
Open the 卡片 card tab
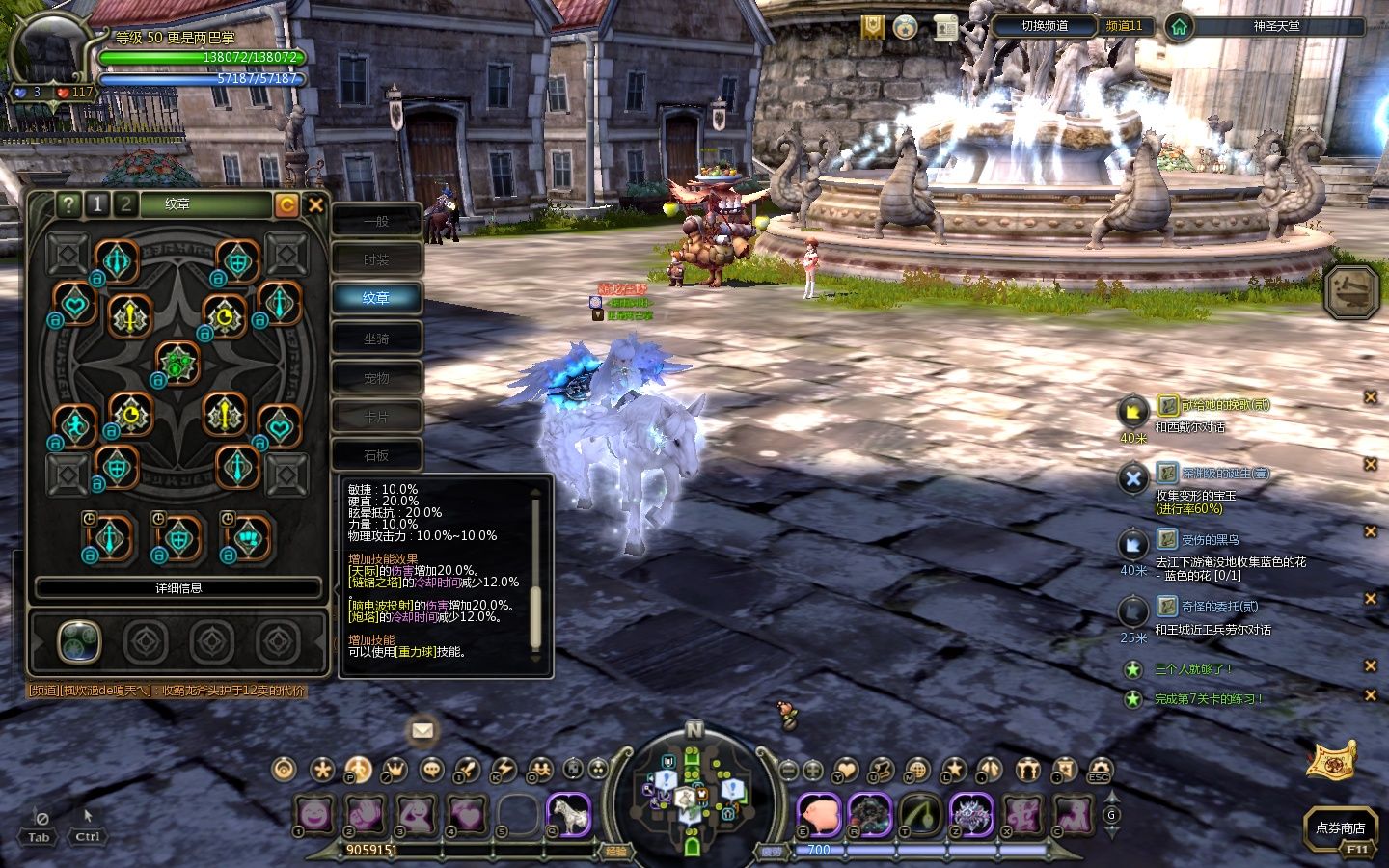pos(376,417)
